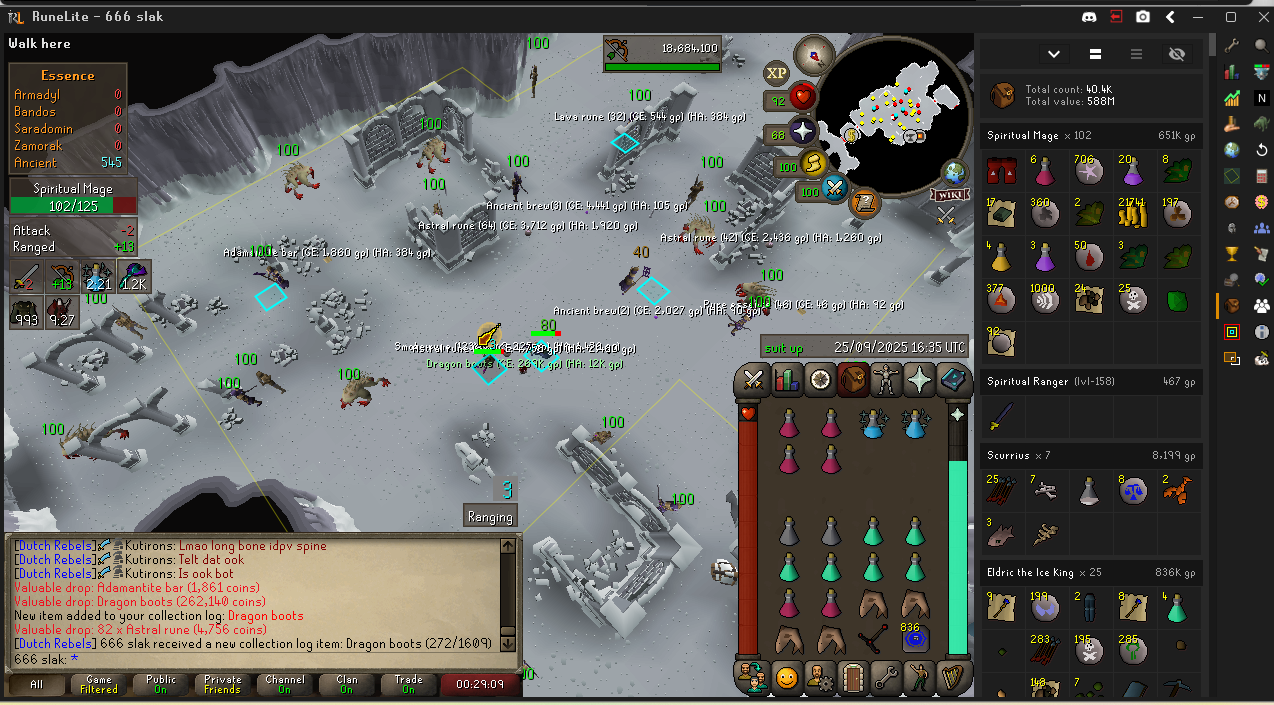Open the Settings wrench tab
This screenshot has height=705, width=1274.
pos(886,677)
